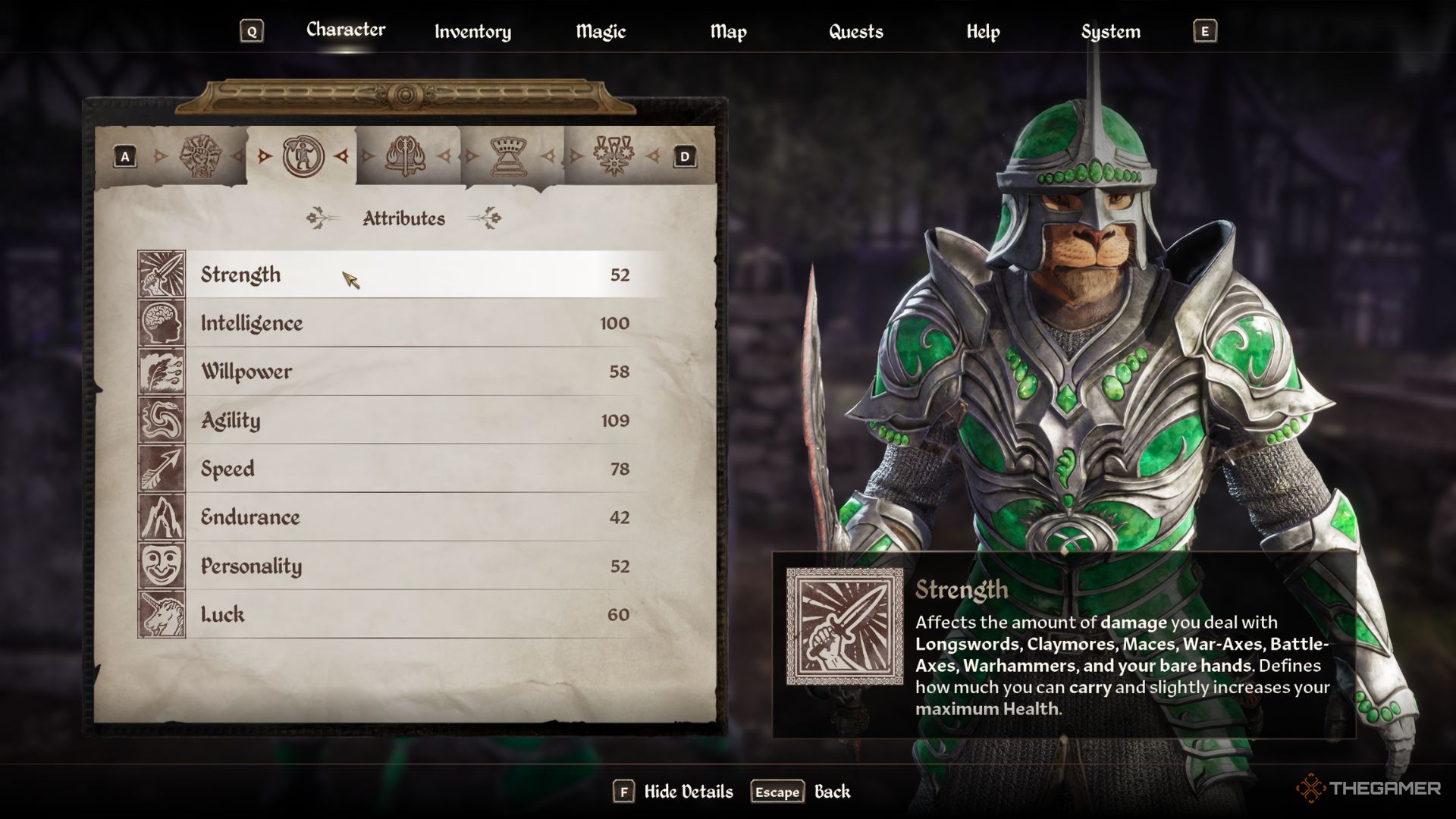Switch to the crossed axes sub-tab
Image resolution: width=1456 pixels, height=819 pixels.
coord(406,156)
